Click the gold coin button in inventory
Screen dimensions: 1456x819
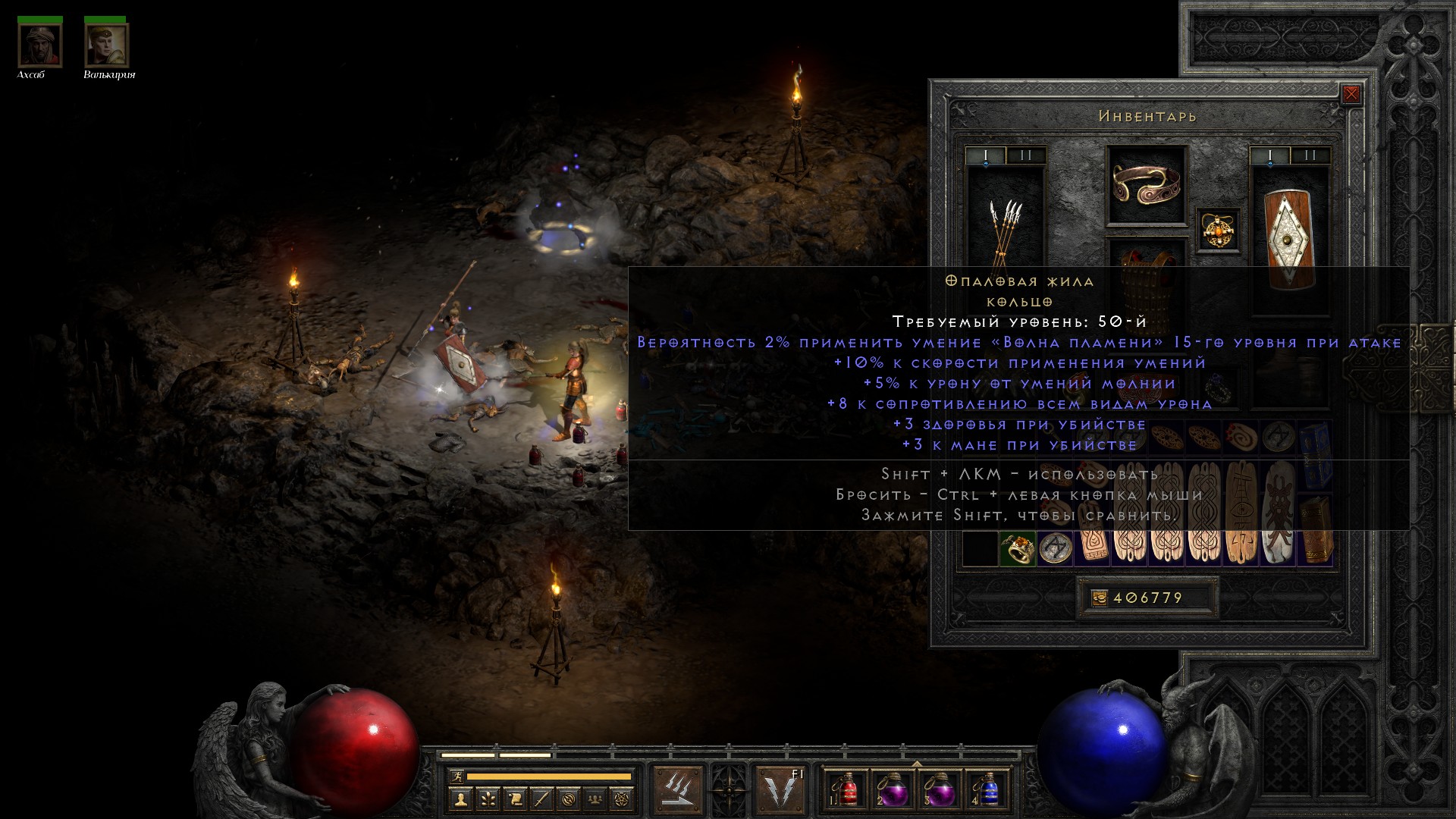click(1100, 598)
